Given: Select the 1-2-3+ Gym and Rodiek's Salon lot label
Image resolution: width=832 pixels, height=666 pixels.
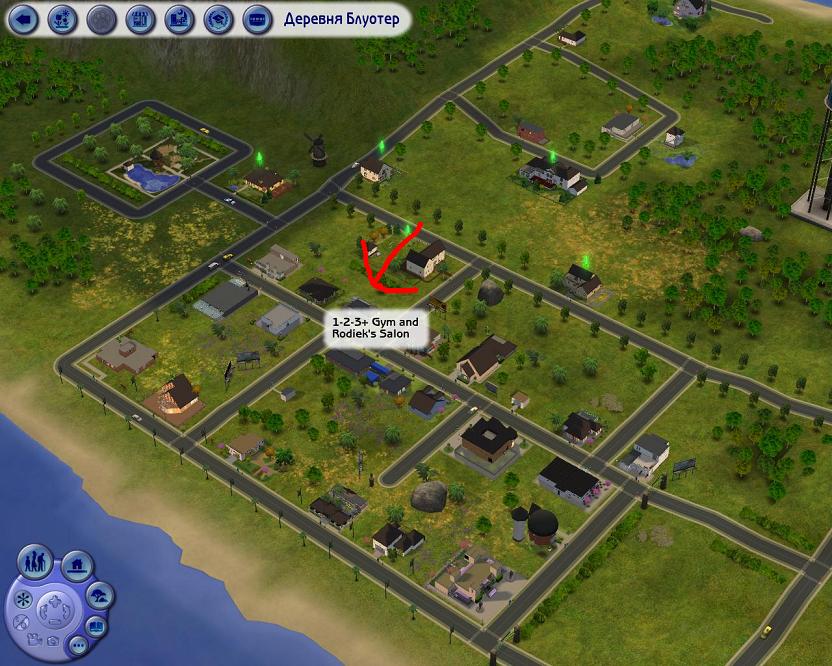Looking at the screenshot, I should click(375, 329).
